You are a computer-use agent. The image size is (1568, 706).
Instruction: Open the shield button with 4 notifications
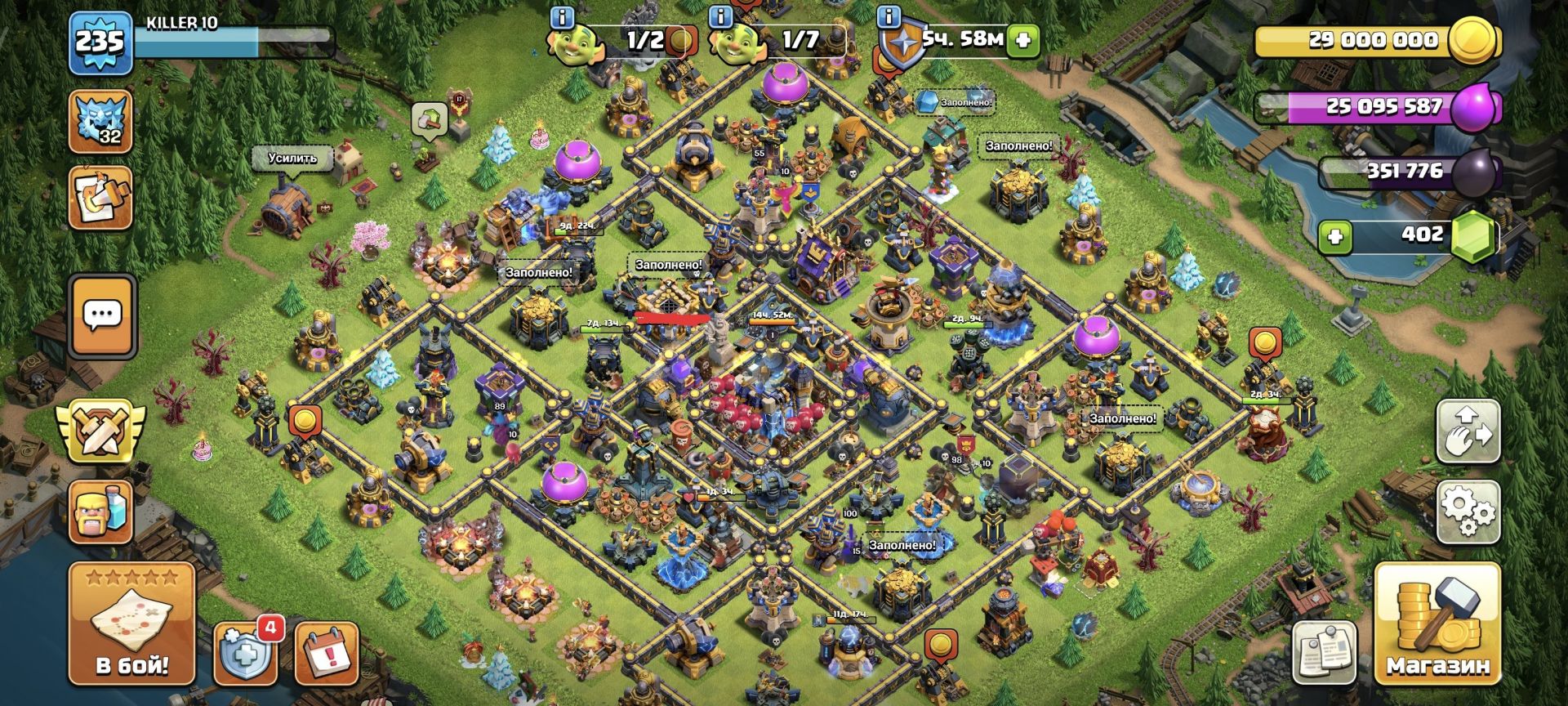(x=245, y=654)
